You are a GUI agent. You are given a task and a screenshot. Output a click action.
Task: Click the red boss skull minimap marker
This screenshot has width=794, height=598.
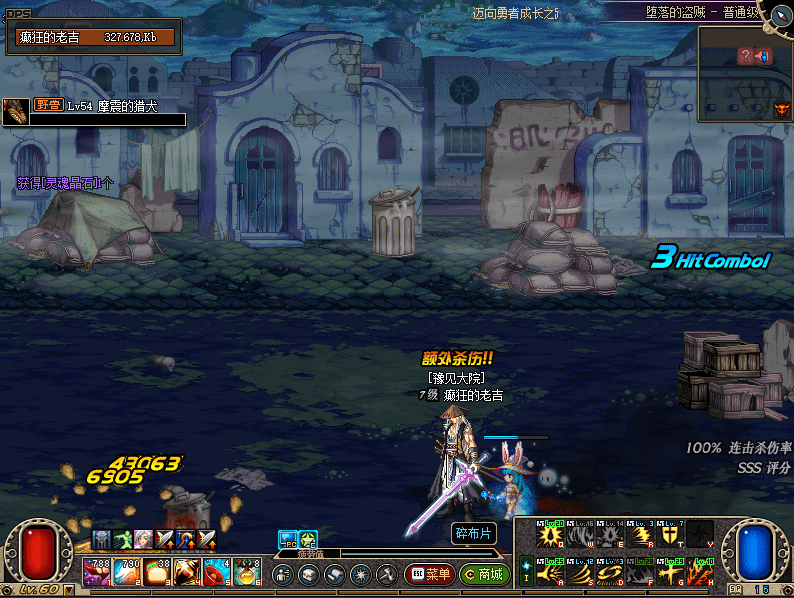[781, 108]
